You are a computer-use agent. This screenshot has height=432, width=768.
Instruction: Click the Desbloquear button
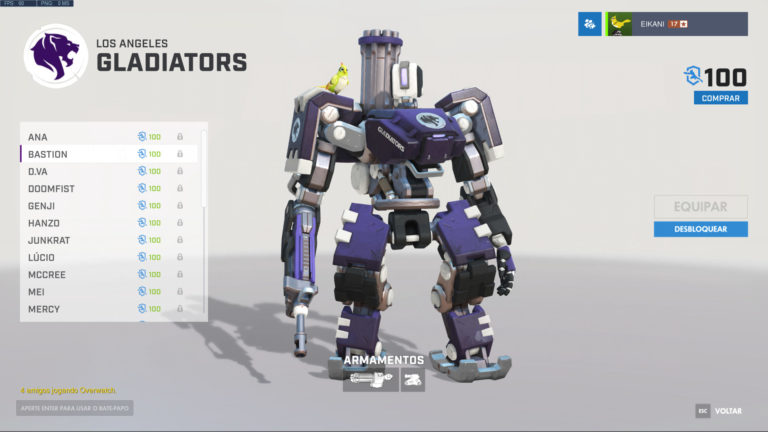coord(700,229)
